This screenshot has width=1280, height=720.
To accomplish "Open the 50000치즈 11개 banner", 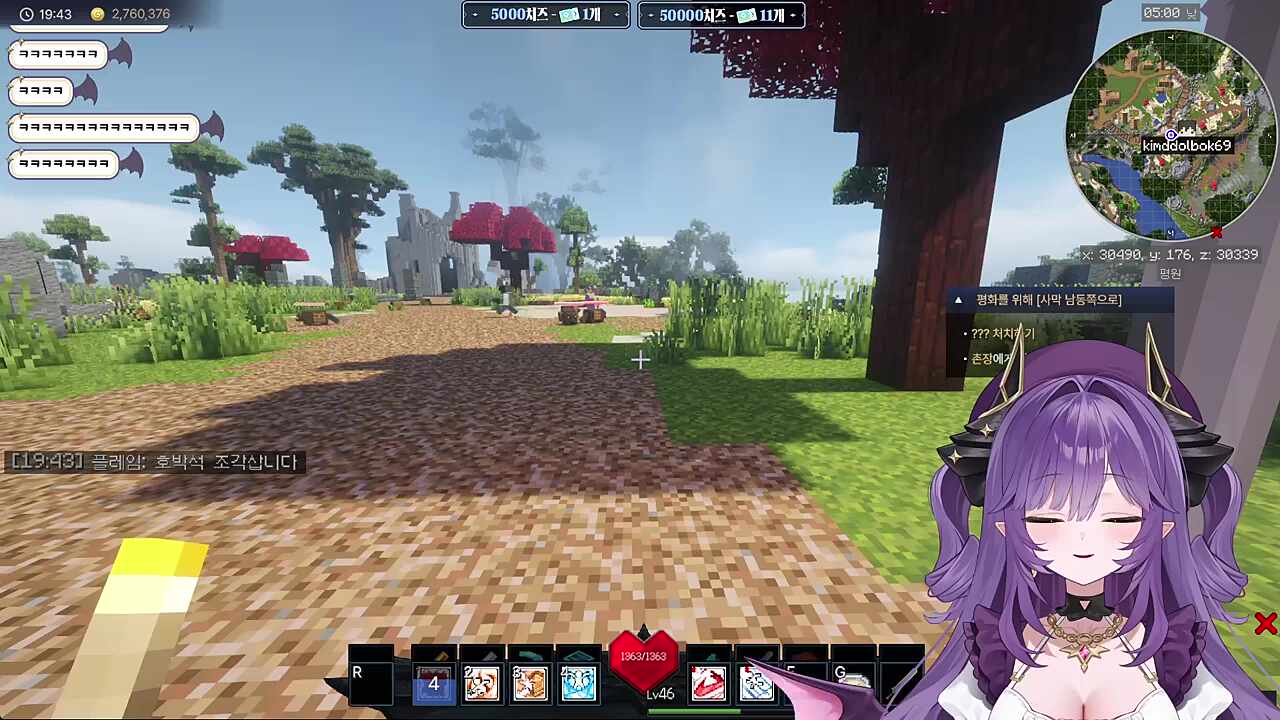I will click(721, 15).
